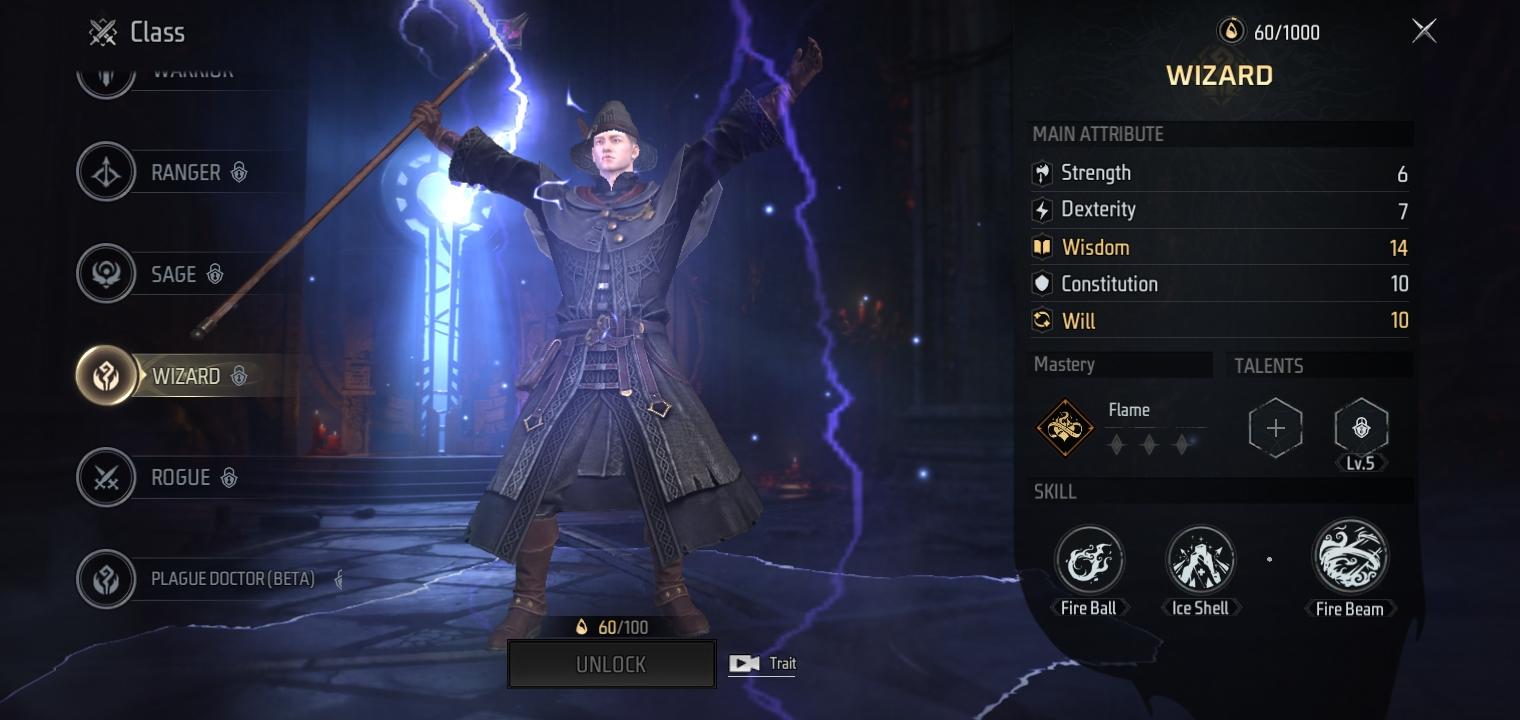Screen dimensions: 1520x720
Task: View the Flame mastery icon
Action: click(1064, 428)
